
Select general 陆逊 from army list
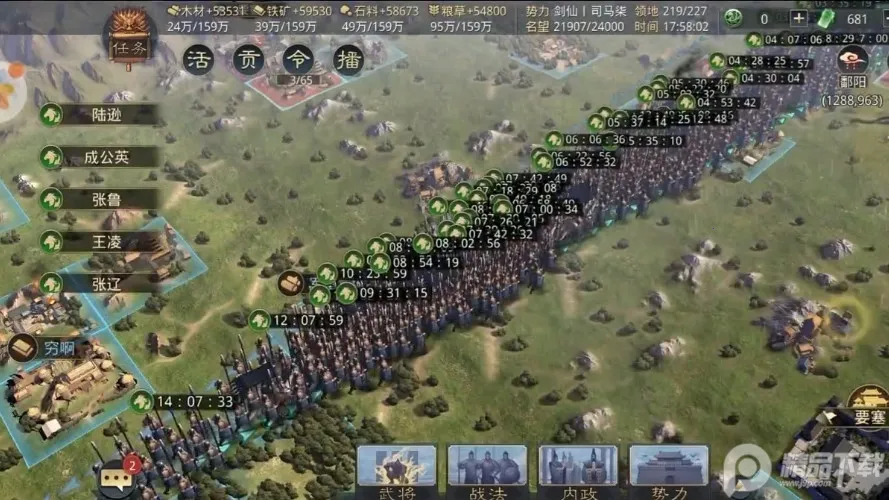point(108,114)
